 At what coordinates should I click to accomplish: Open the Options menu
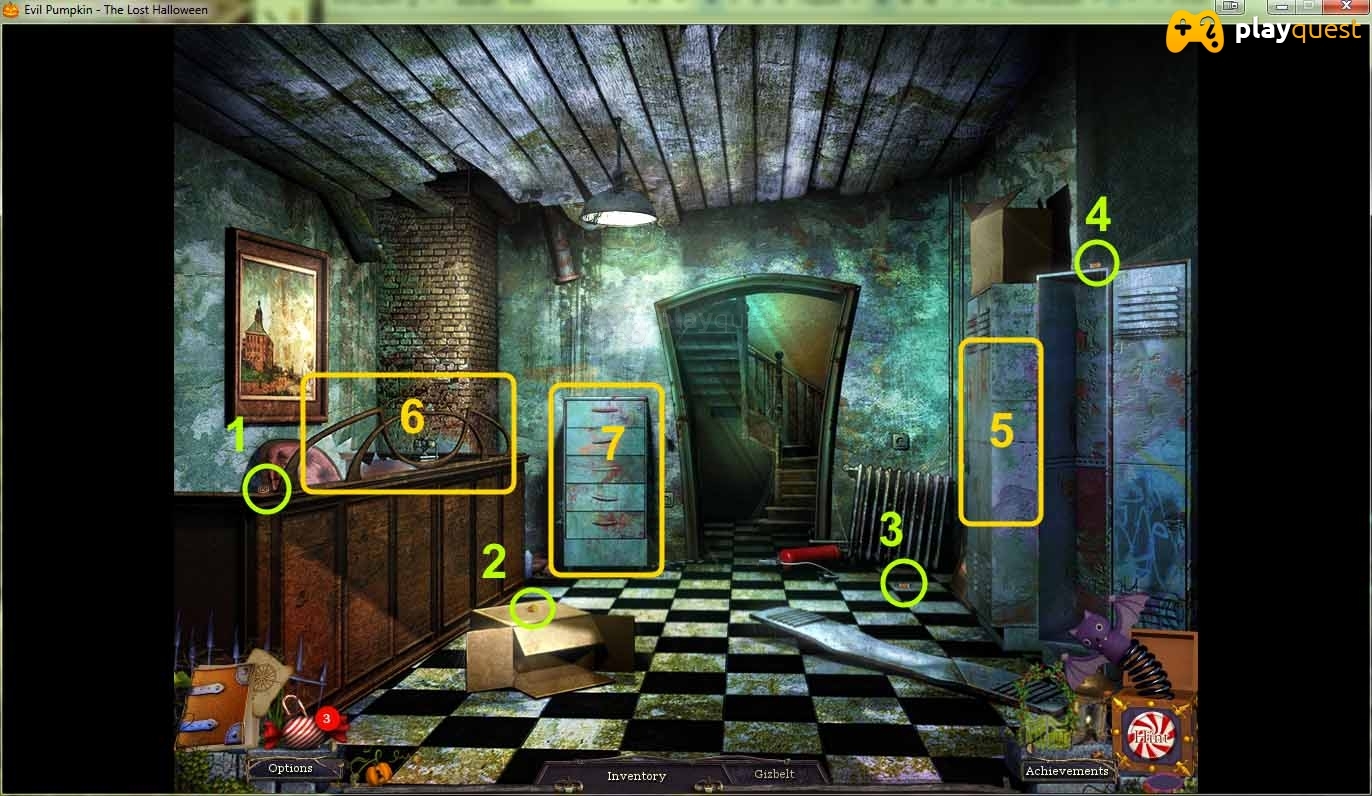coord(291,768)
